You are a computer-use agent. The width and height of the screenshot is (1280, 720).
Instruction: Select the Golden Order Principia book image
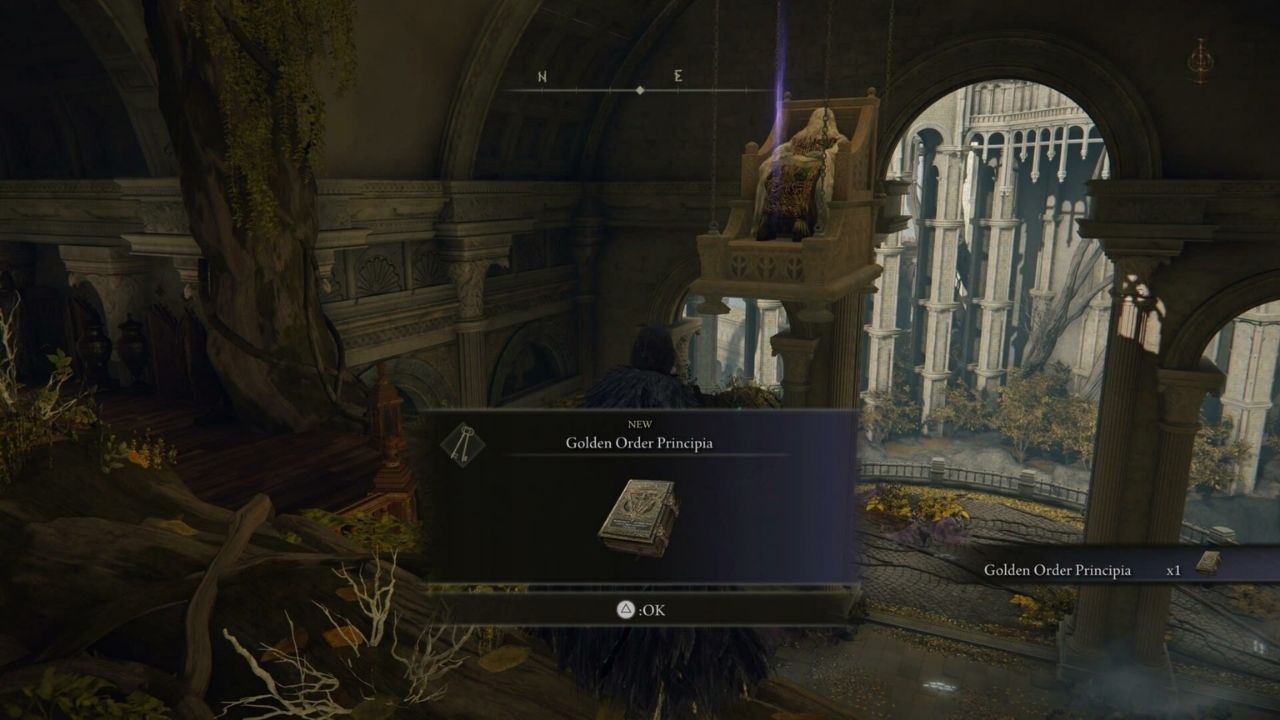click(x=639, y=518)
